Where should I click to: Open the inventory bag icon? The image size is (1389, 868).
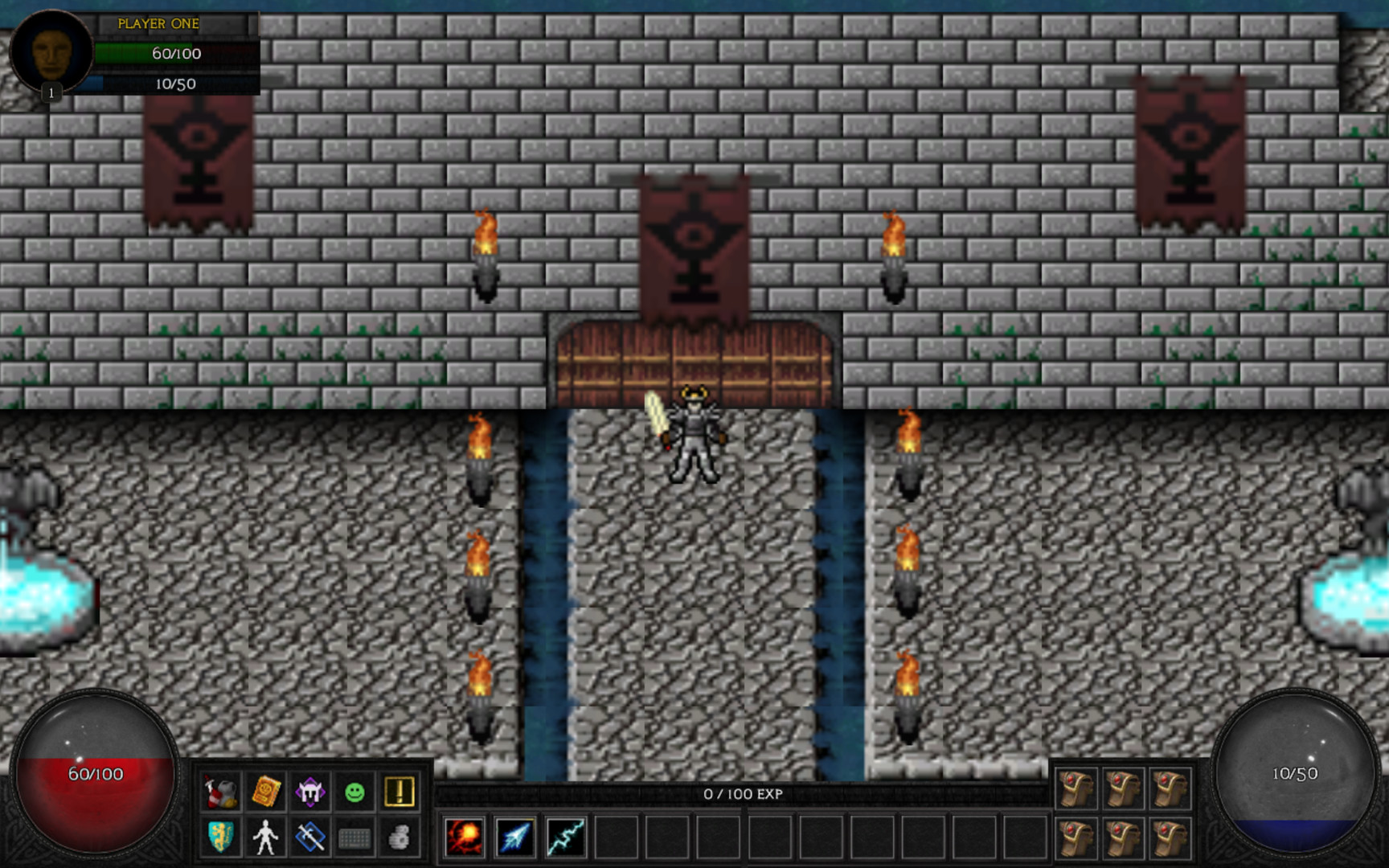coord(222,791)
